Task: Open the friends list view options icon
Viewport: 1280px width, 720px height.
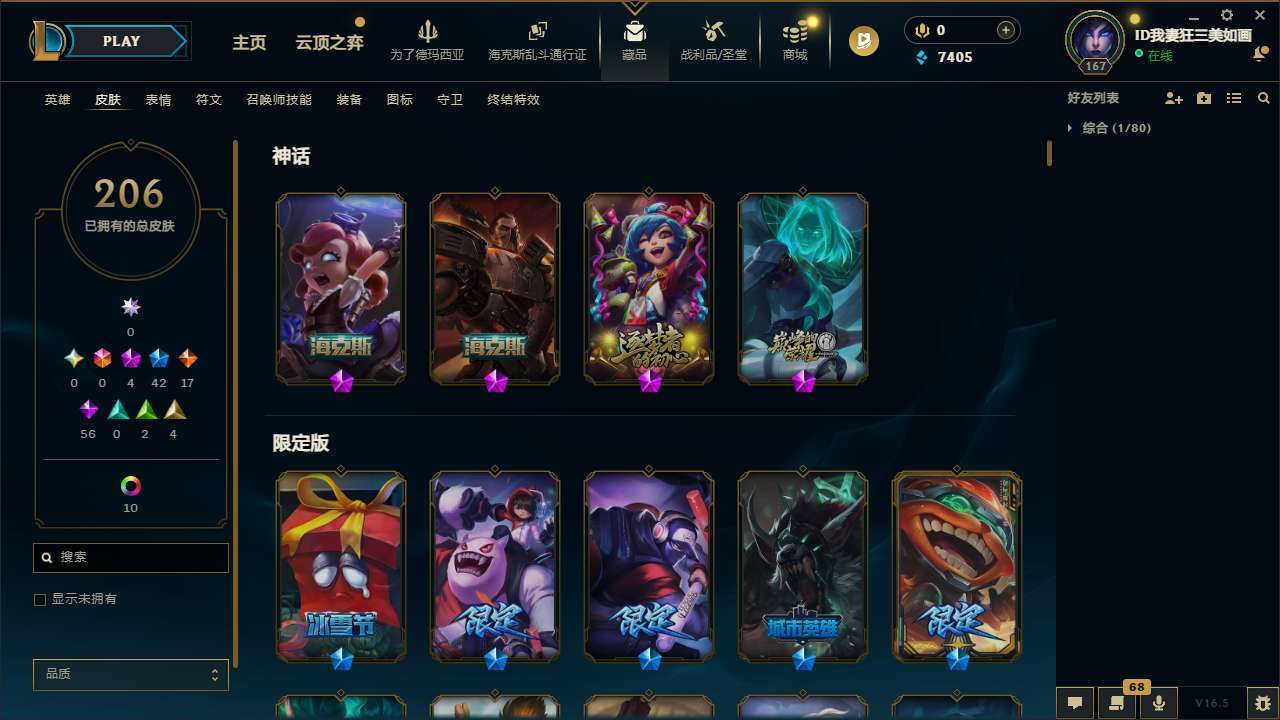Action: click(1233, 97)
